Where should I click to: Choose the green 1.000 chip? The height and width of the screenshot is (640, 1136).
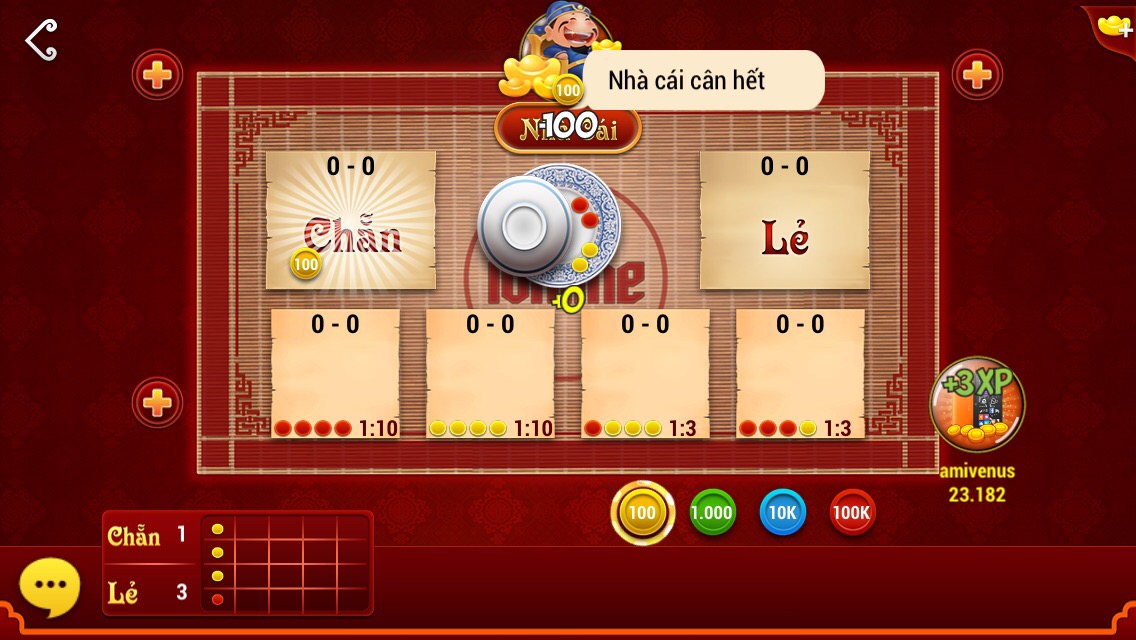tap(712, 513)
